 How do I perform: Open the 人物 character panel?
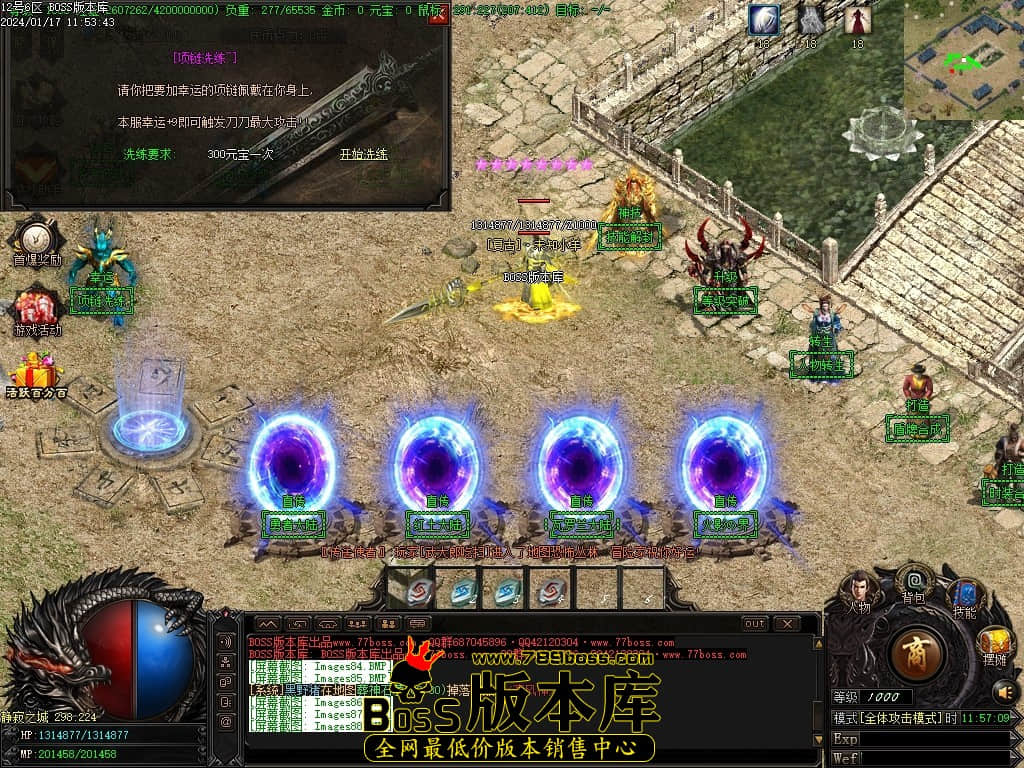coord(859,592)
